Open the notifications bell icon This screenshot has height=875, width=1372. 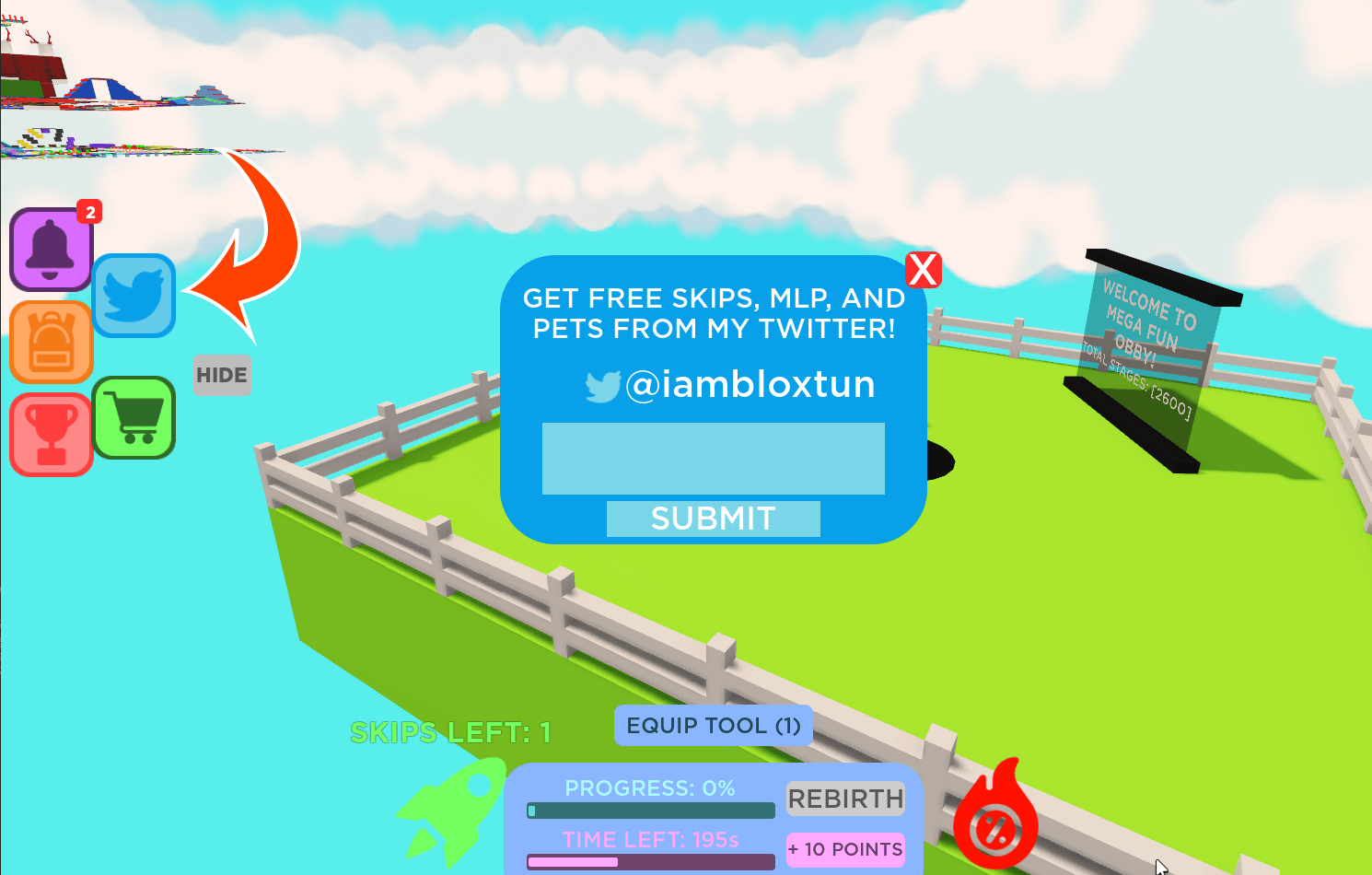tap(51, 249)
